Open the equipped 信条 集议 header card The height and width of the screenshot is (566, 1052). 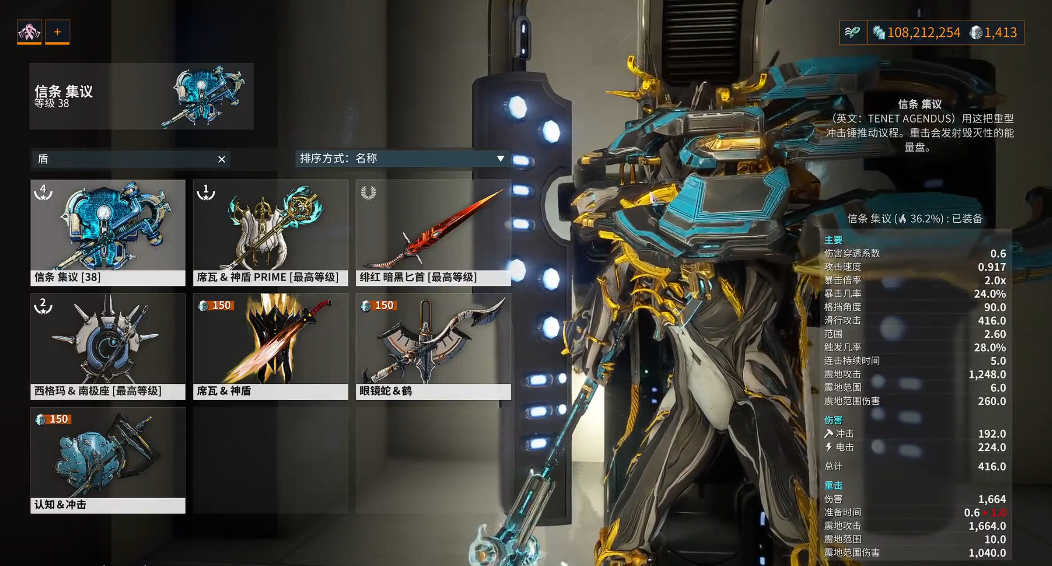(x=142, y=97)
